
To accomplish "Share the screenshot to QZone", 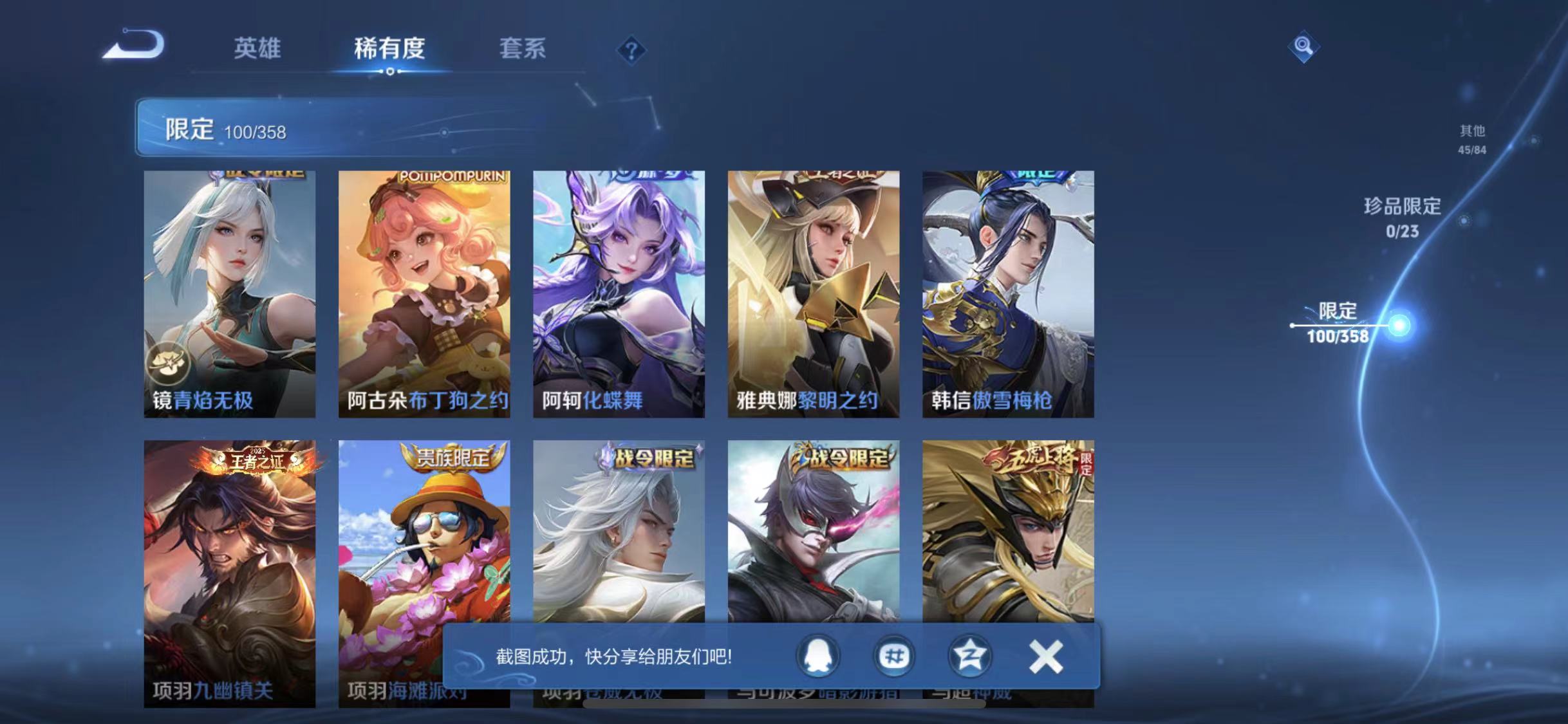I will click(x=970, y=657).
